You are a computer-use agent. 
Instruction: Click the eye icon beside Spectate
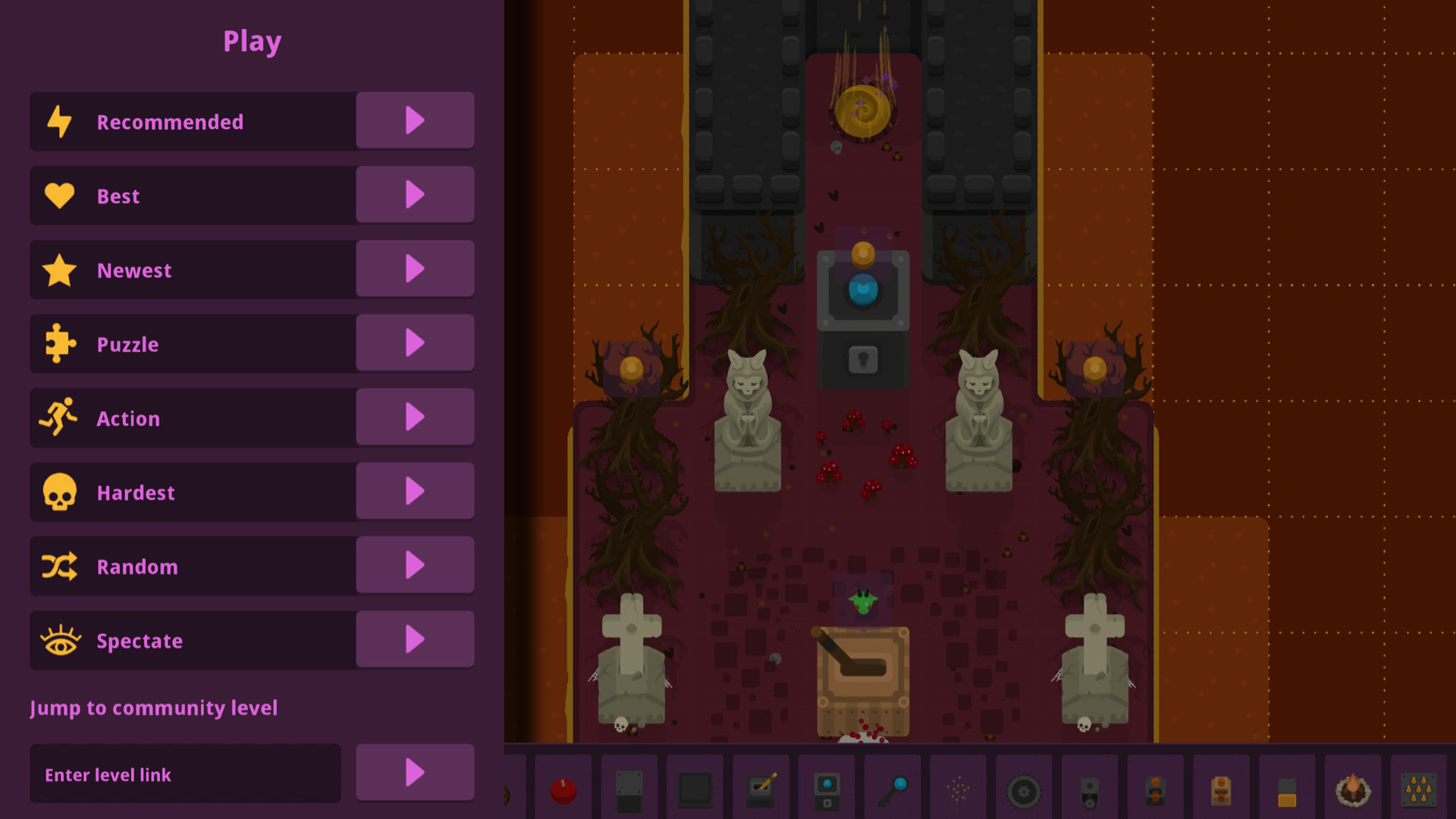tap(61, 640)
